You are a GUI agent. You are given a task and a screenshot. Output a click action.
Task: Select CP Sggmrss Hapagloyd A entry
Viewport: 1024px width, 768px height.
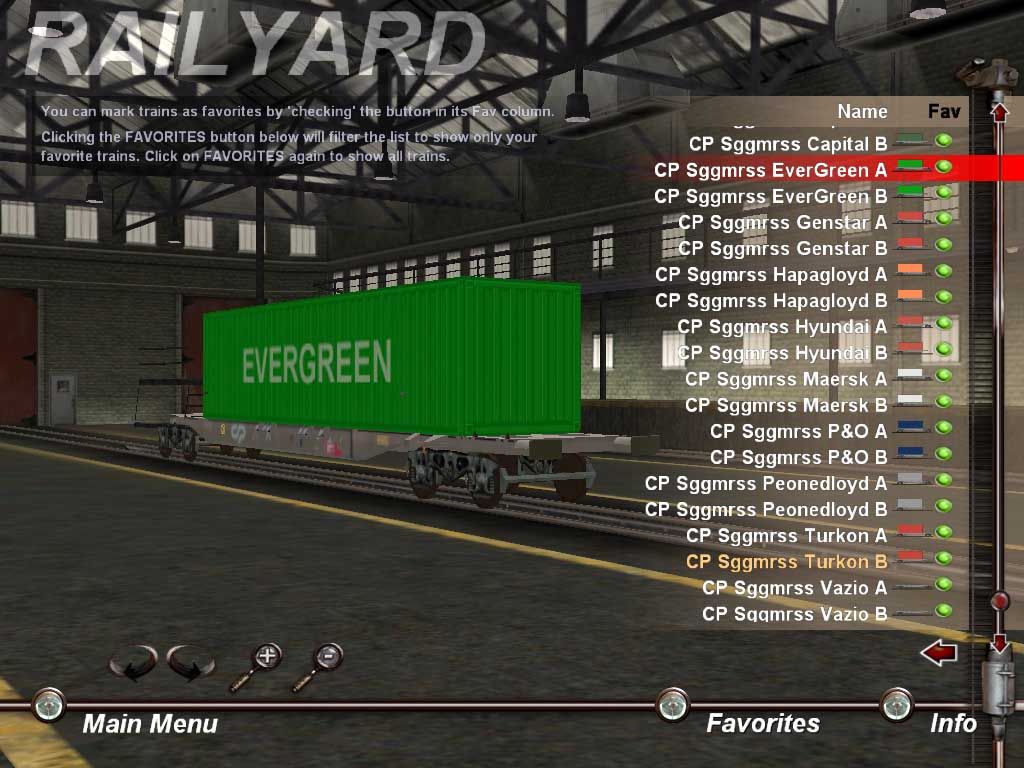point(770,274)
